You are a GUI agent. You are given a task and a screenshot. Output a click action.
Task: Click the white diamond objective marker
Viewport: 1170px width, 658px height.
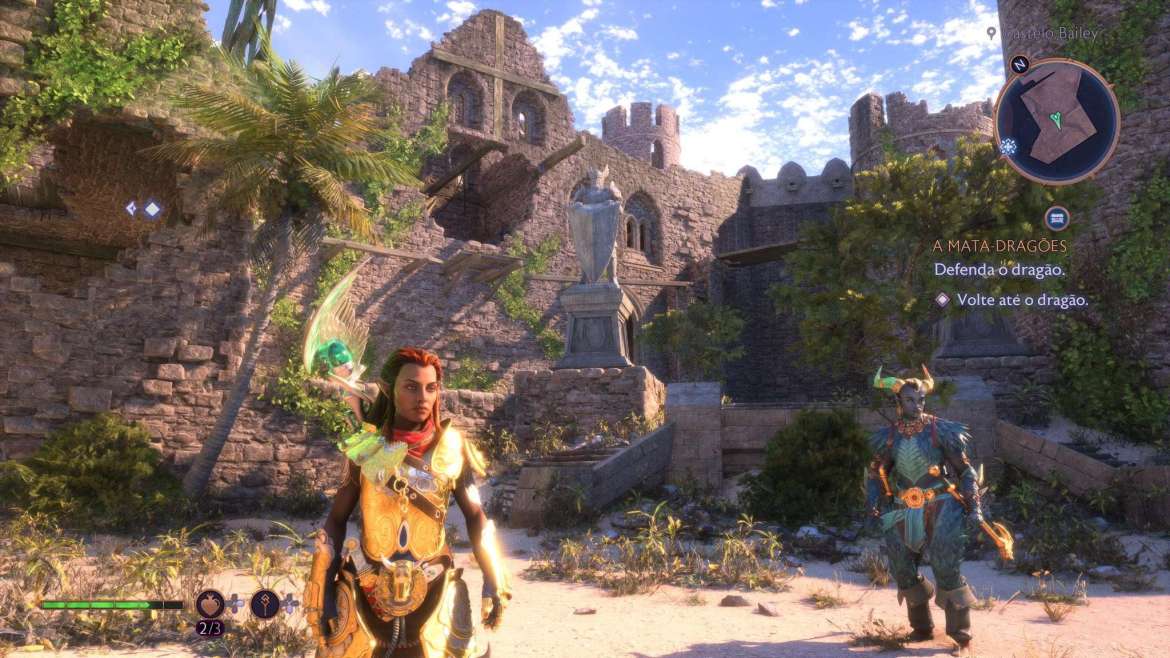(x=152, y=209)
